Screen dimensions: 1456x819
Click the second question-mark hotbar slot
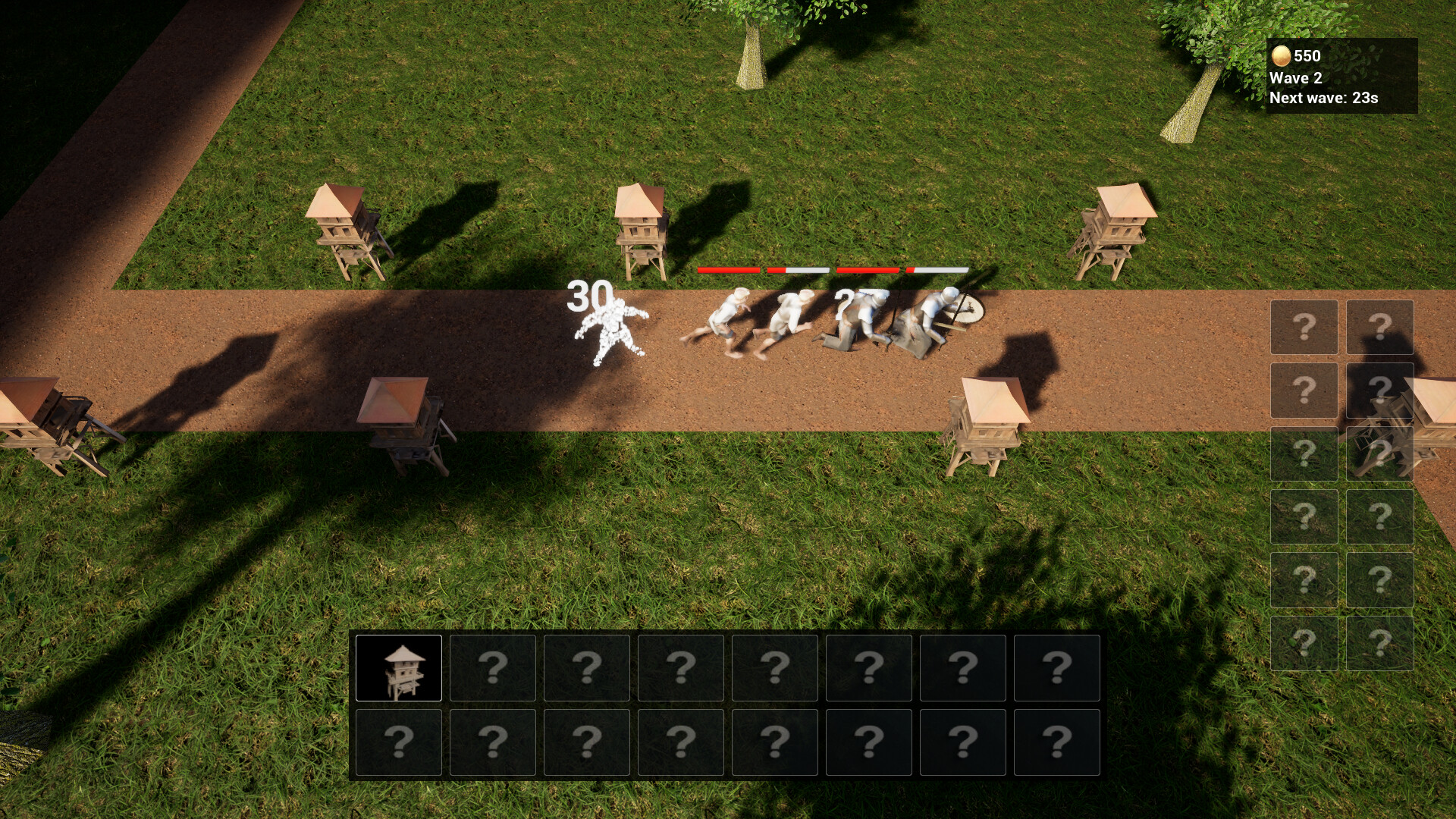pos(494,669)
